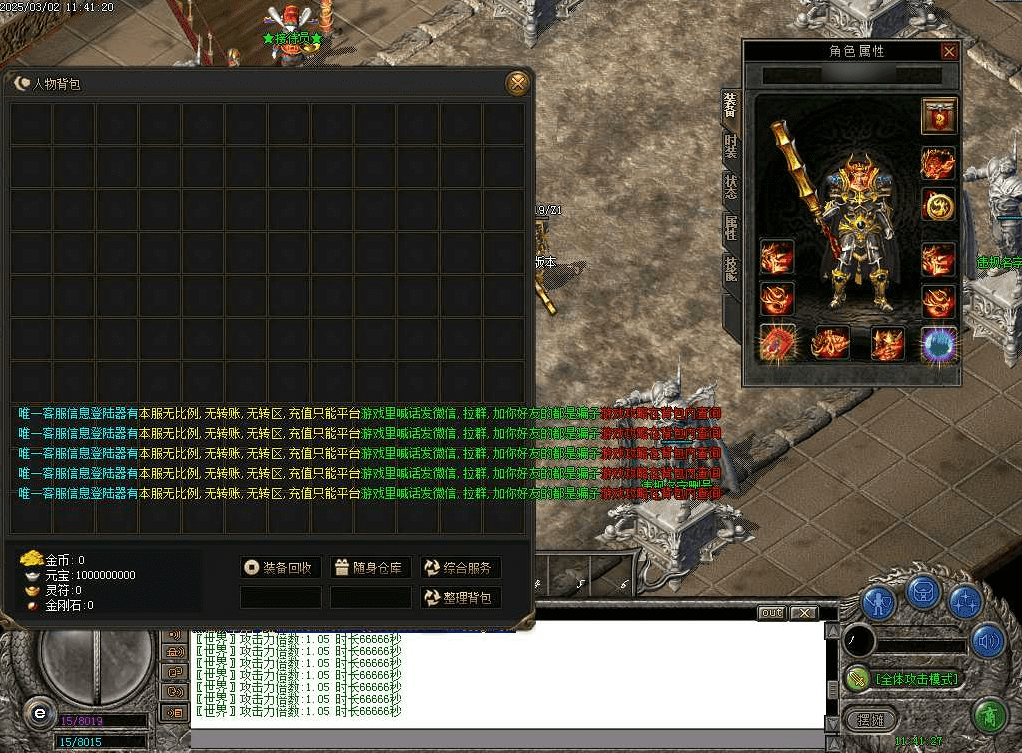The width and height of the screenshot is (1022, 753).
Task: Show the 技能 skills tab
Action: click(x=731, y=268)
